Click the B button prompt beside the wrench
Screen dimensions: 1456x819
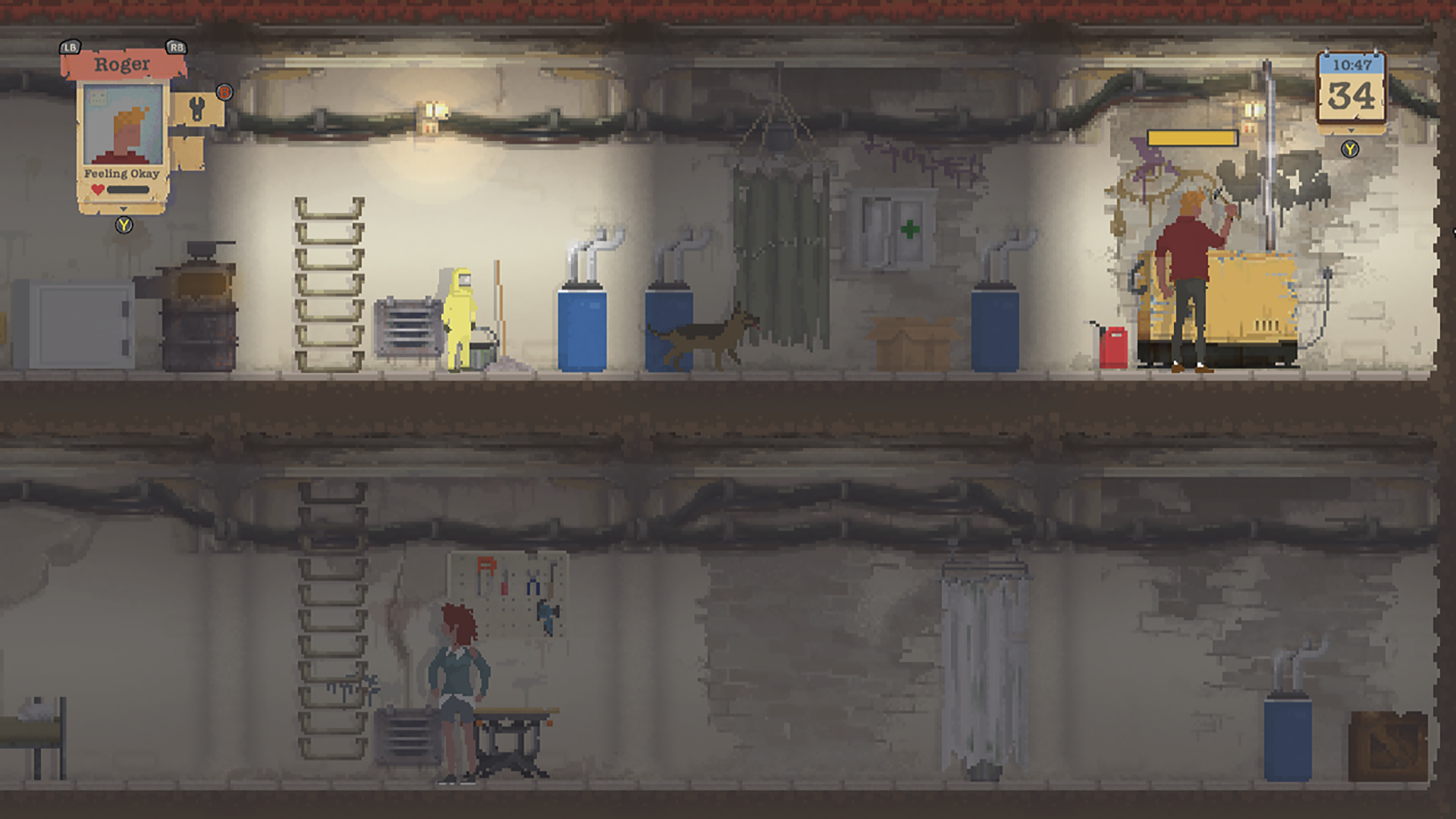tap(223, 92)
